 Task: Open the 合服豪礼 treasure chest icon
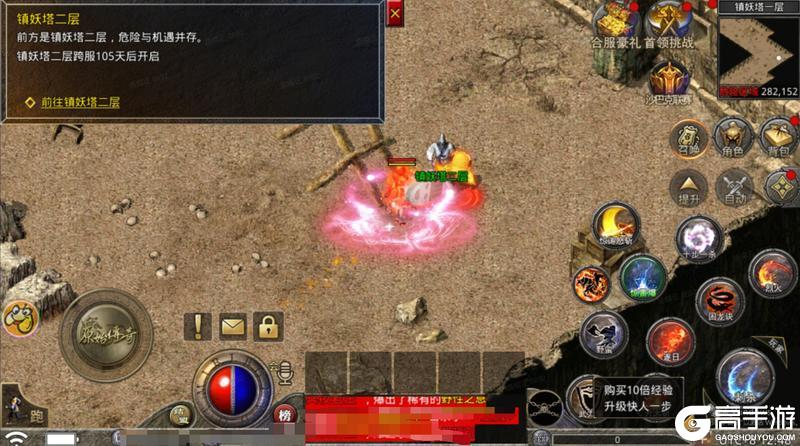pyautogui.click(x=613, y=19)
